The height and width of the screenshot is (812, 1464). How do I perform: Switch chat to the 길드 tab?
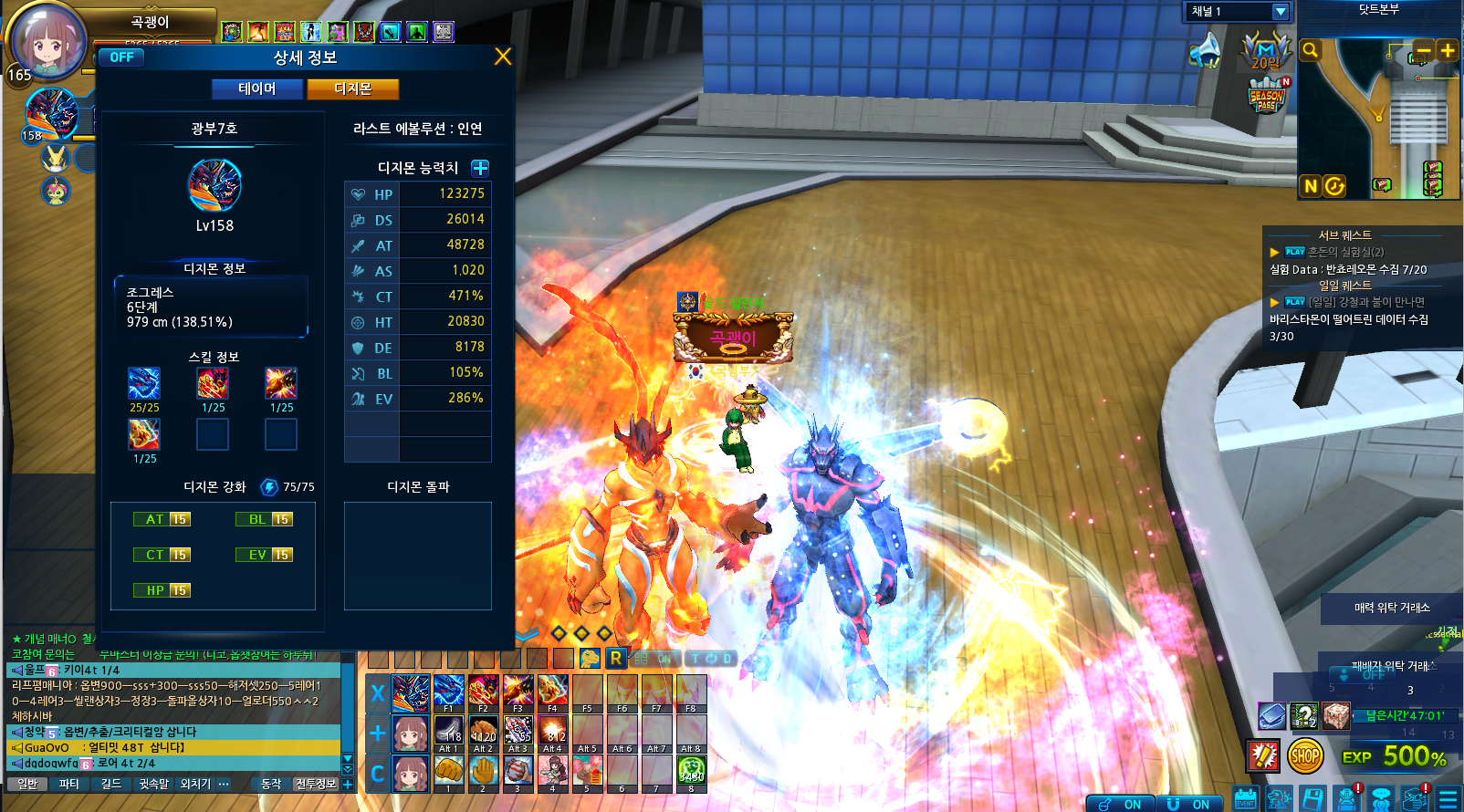(110, 784)
